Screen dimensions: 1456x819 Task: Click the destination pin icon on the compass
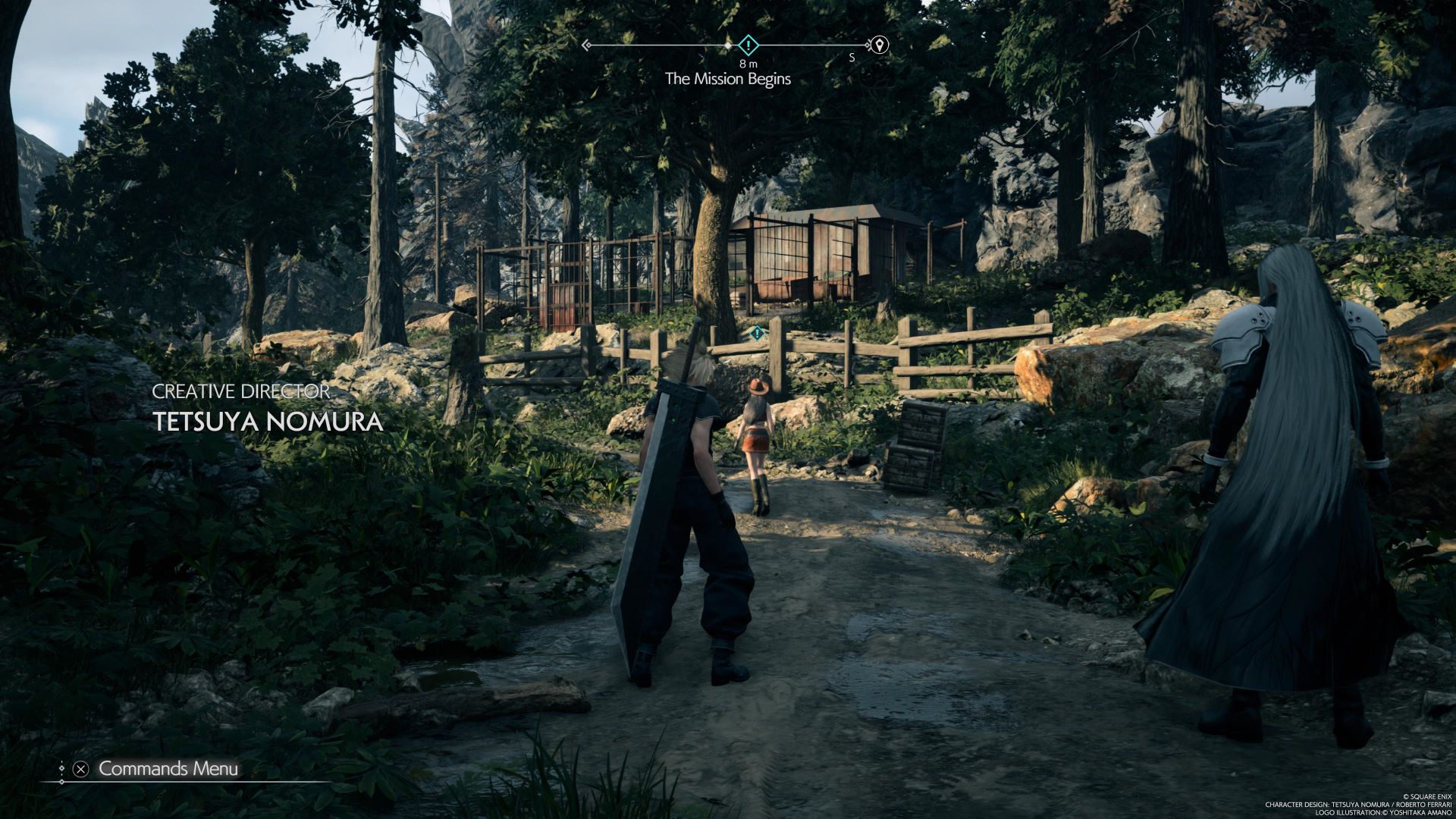[879, 45]
